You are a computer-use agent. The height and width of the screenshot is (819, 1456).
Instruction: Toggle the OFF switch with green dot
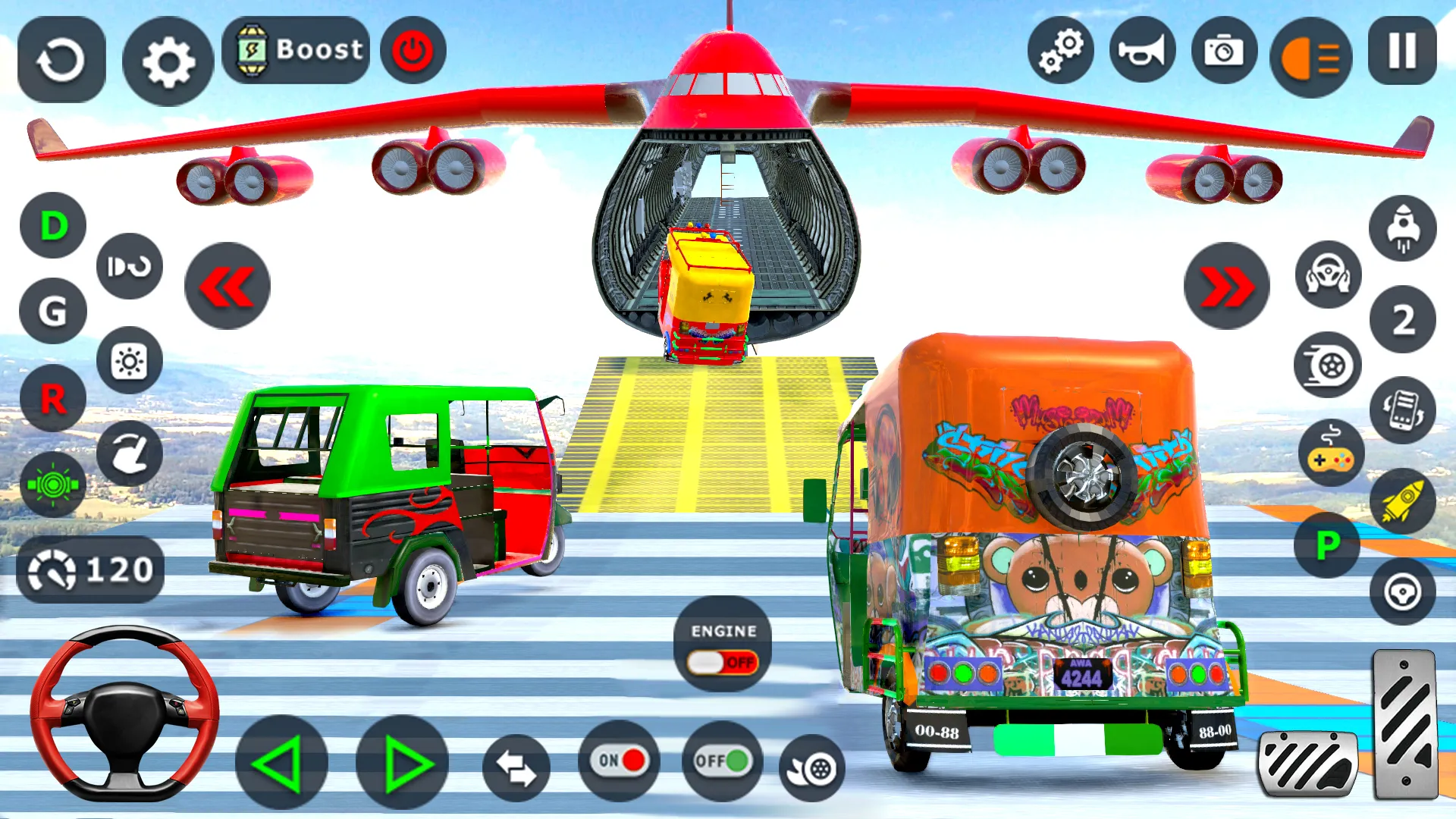pos(720,760)
